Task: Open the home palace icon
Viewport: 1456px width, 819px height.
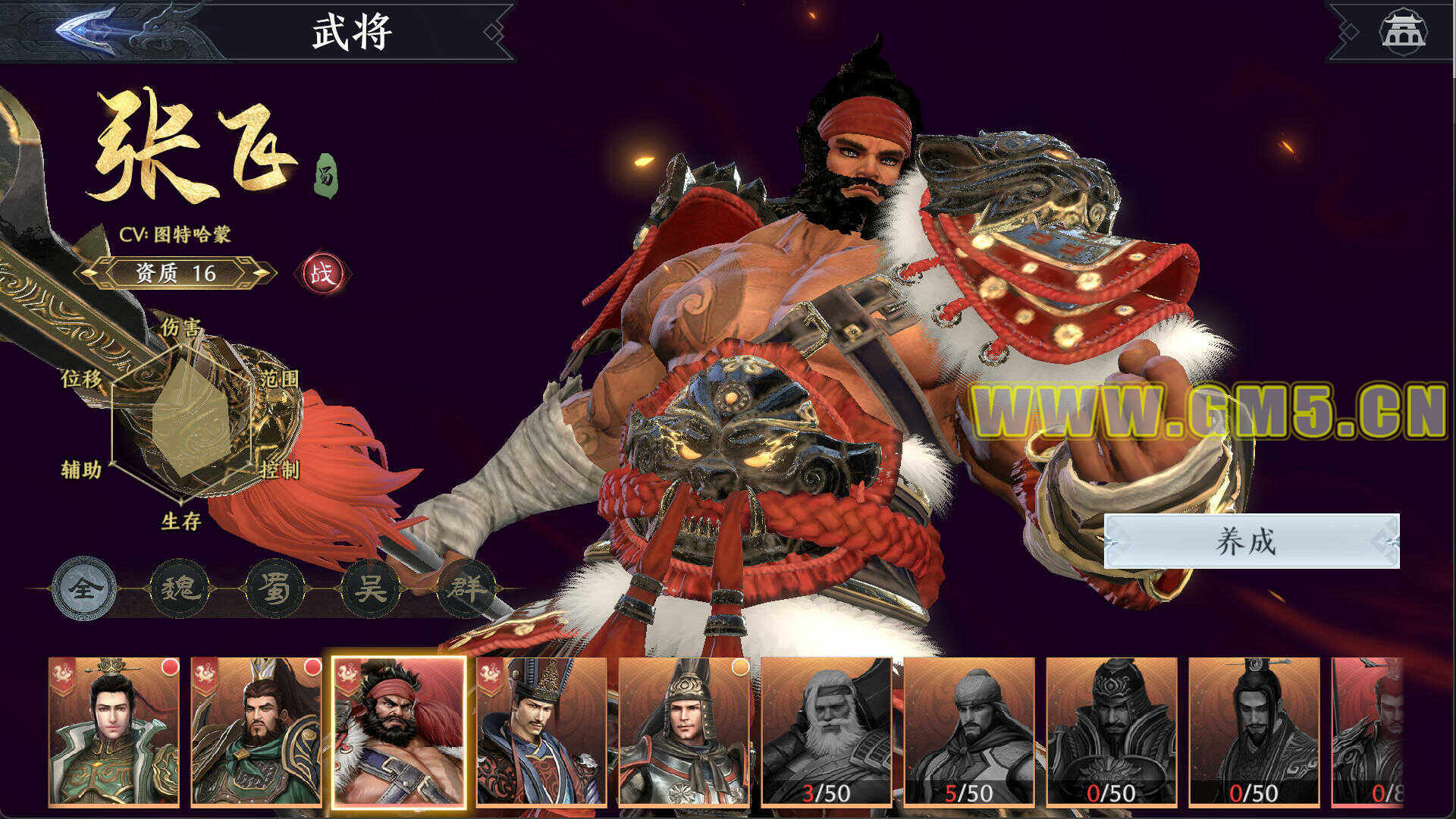Action: [x=1402, y=31]
